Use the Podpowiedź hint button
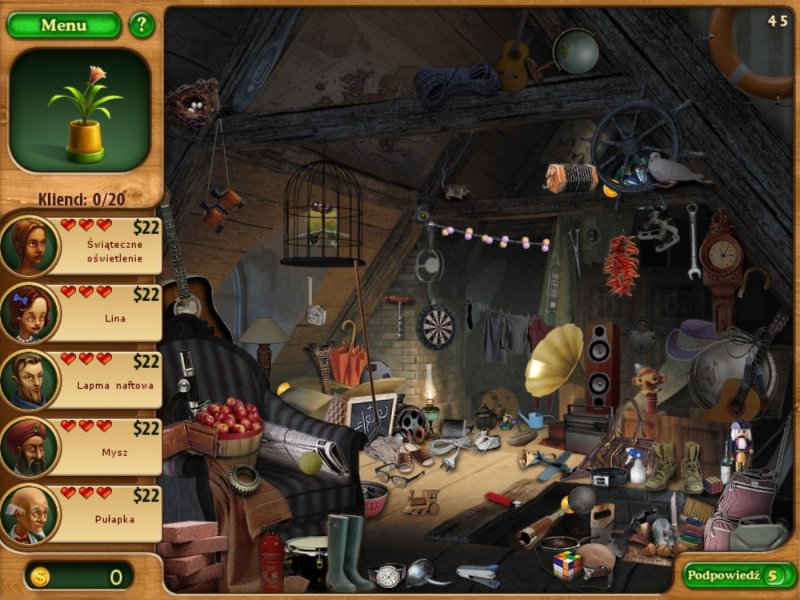This screenshot has height=600, width=800. [x=738, y=575]
